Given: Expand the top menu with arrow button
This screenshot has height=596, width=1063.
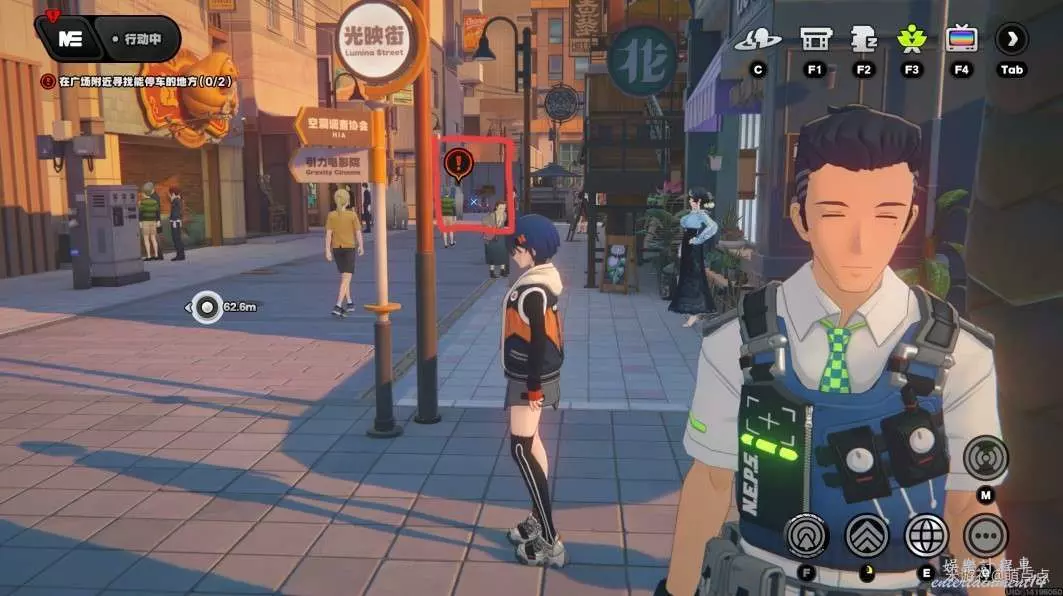Looking at the screenshot, I should (1011, 40).
